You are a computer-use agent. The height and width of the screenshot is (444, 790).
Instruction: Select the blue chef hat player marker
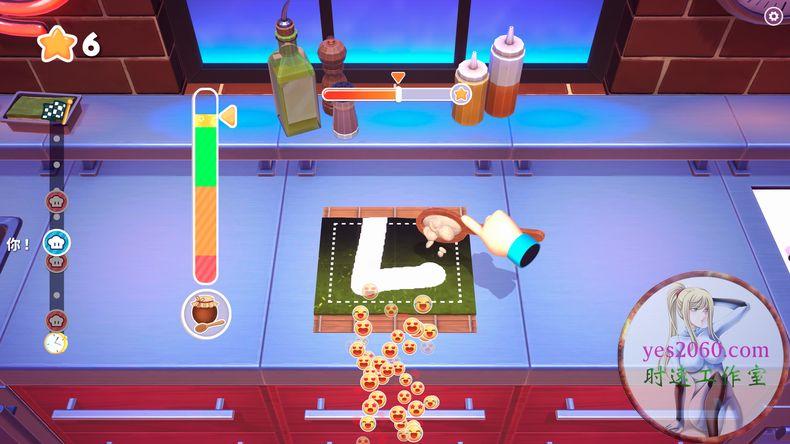click(57, 242)
